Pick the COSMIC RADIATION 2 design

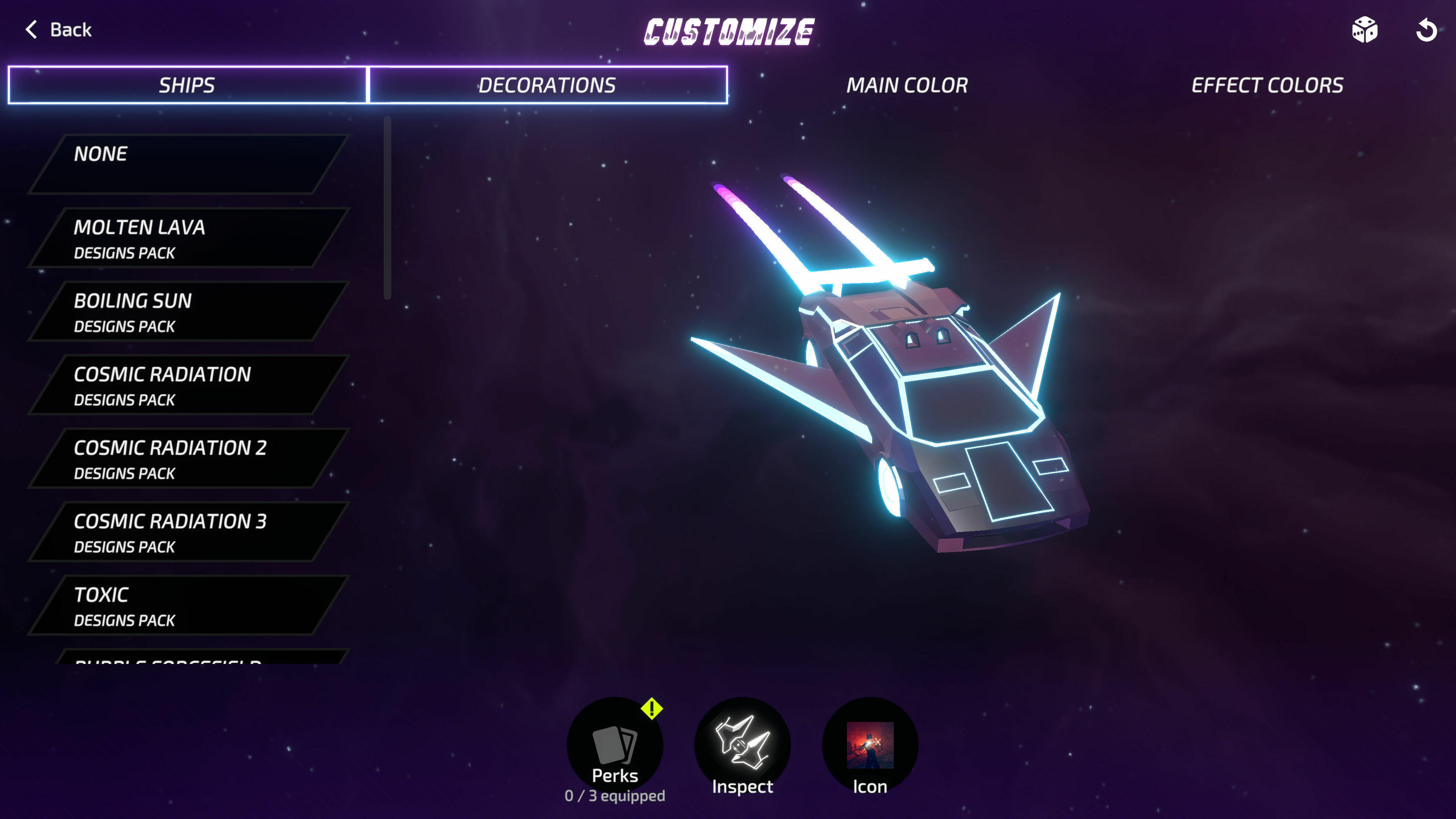click(187, 458)
